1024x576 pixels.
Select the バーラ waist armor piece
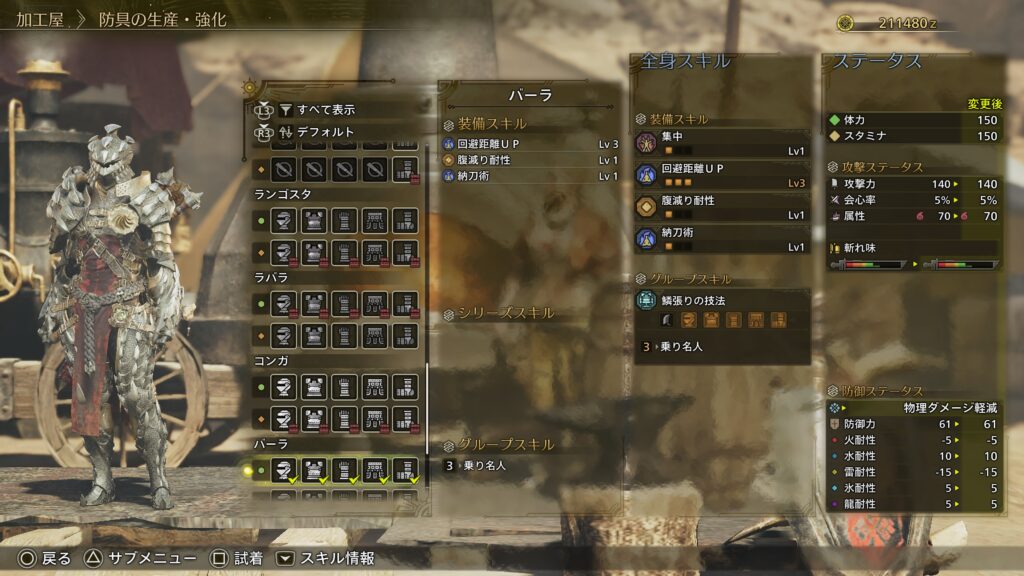coord(375,469)
